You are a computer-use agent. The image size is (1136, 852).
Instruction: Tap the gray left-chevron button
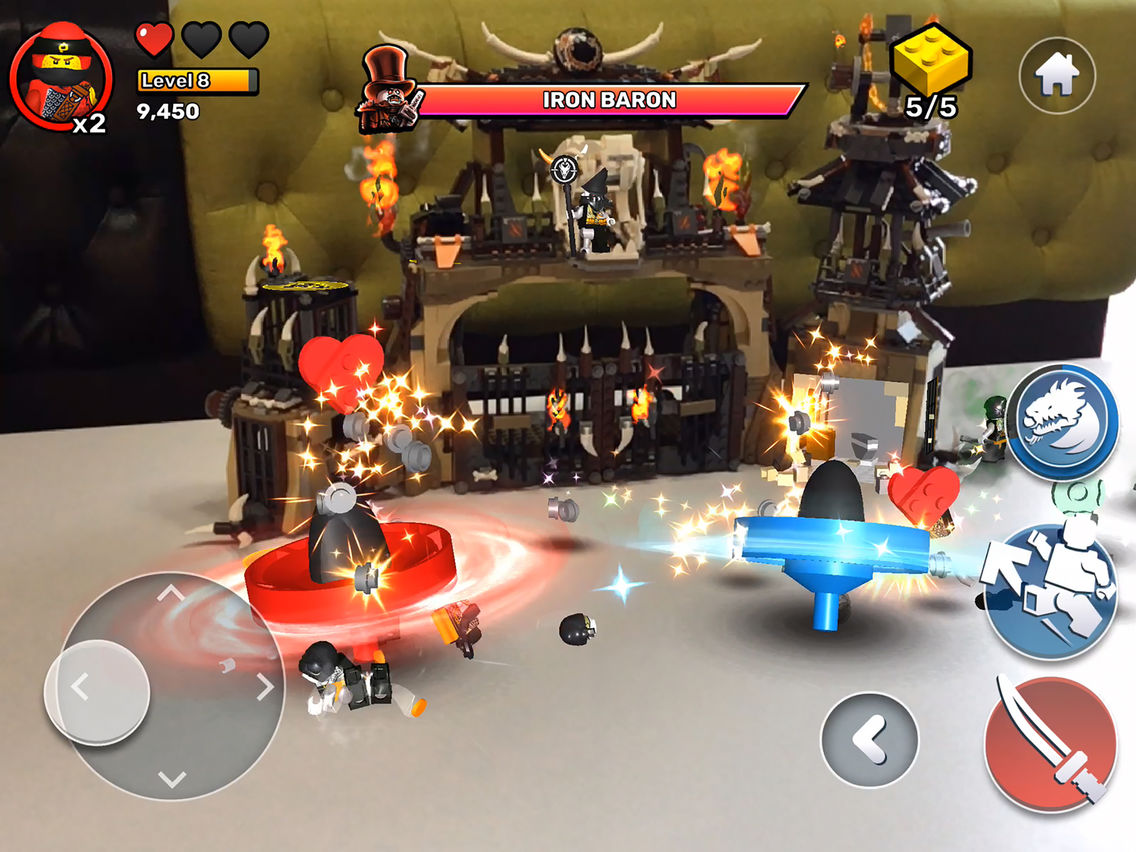click(869, 741)
